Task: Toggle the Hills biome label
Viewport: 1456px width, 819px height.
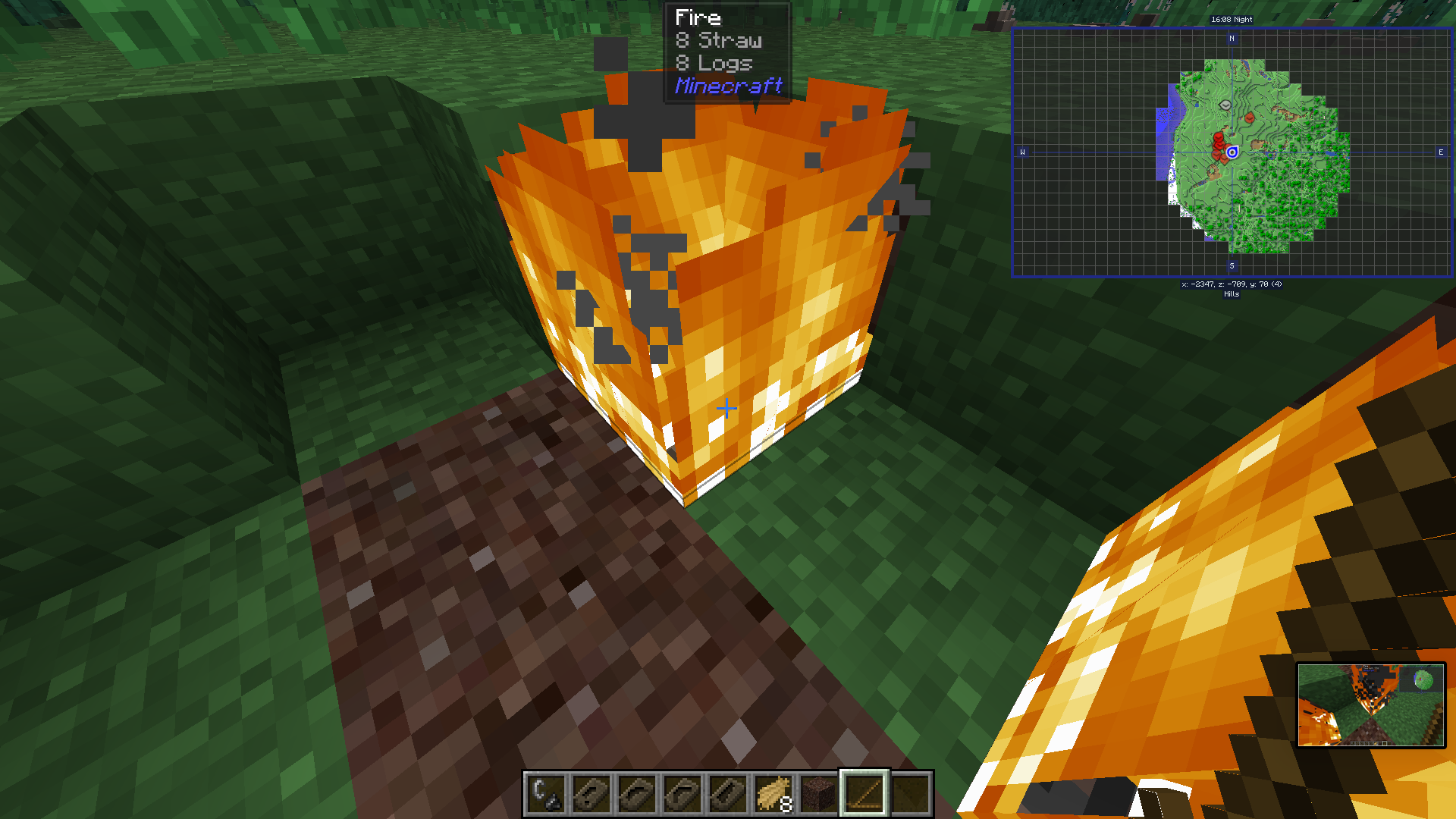Action: (1232, 294)
